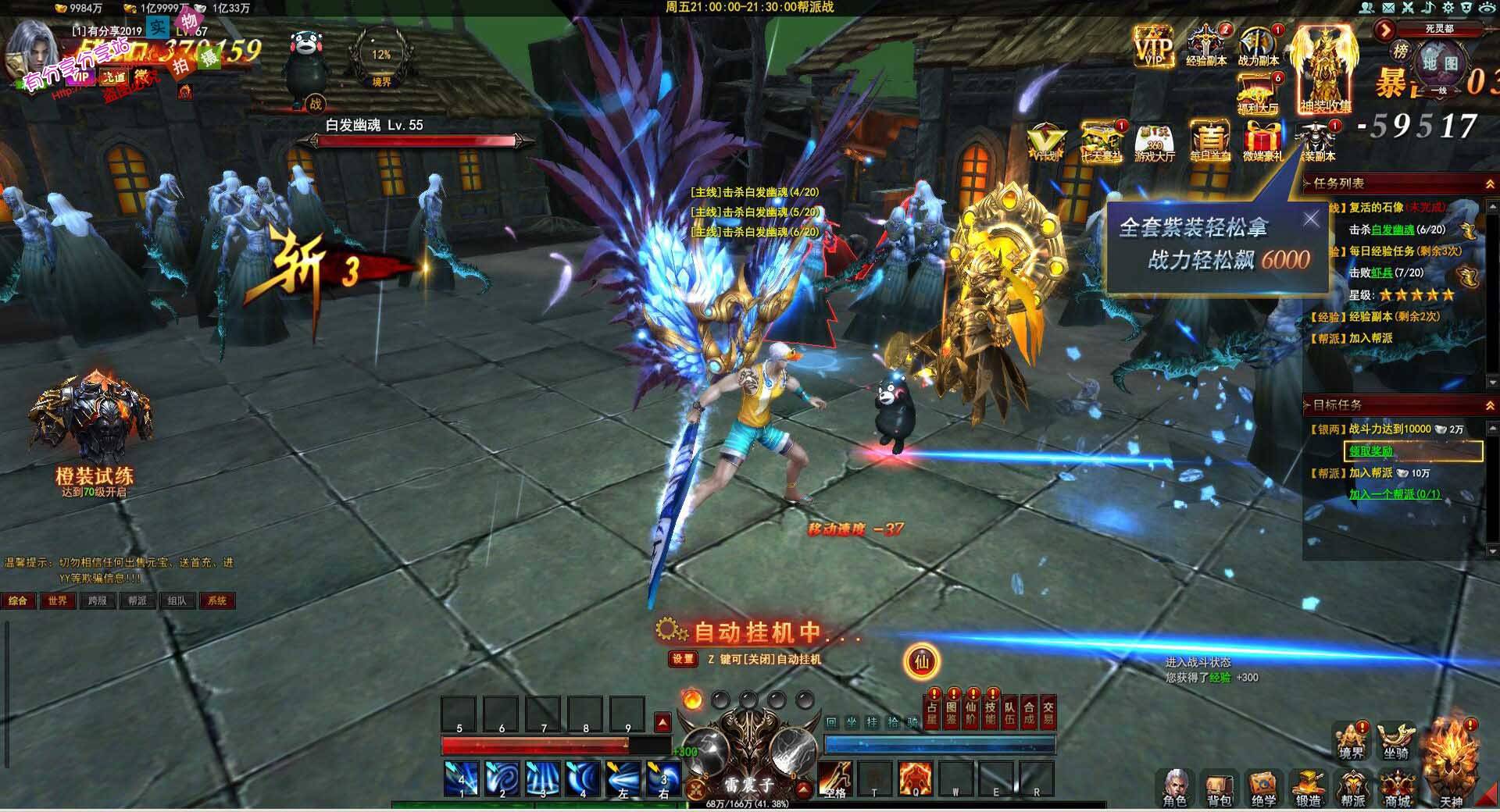Open the 经验副本 experience dungeon
Image resolution: width=1500 pixels, height=812 pixels.
(x=1206, y=45)
